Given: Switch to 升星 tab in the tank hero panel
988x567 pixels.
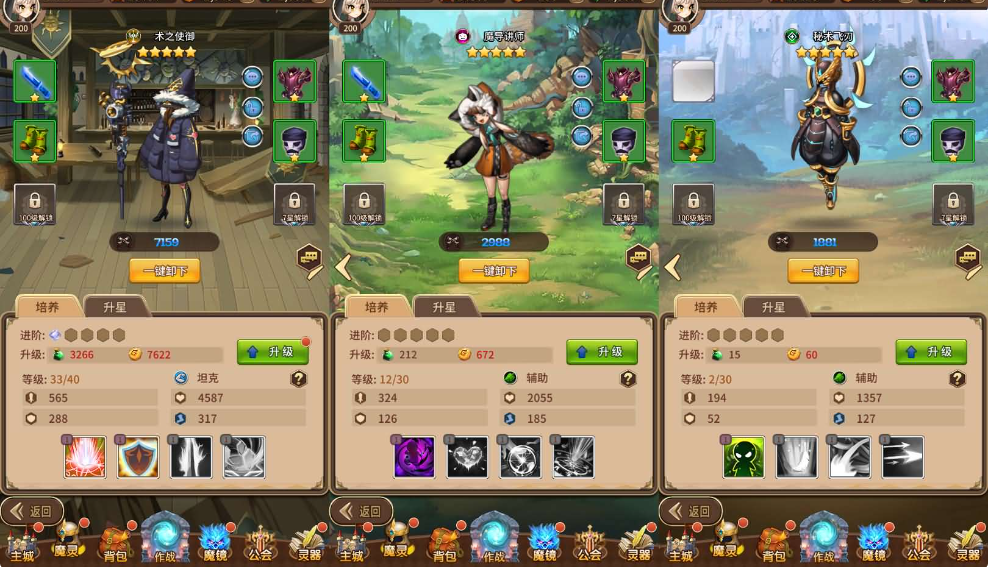Looking at the screenshot, I should [114, 307].
